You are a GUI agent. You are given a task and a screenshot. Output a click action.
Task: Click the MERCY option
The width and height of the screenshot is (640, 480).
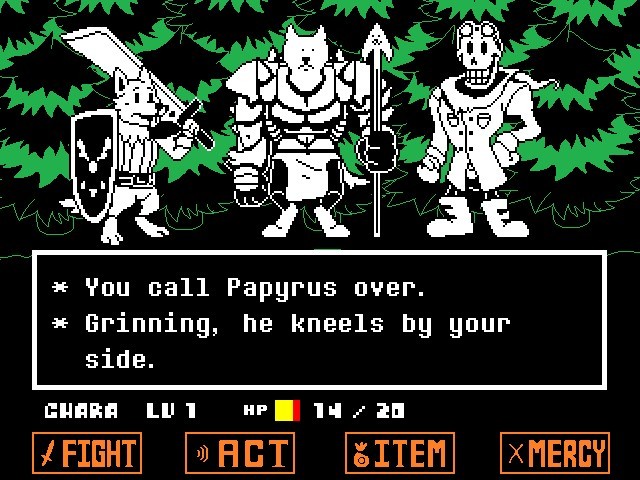[555, 453]
